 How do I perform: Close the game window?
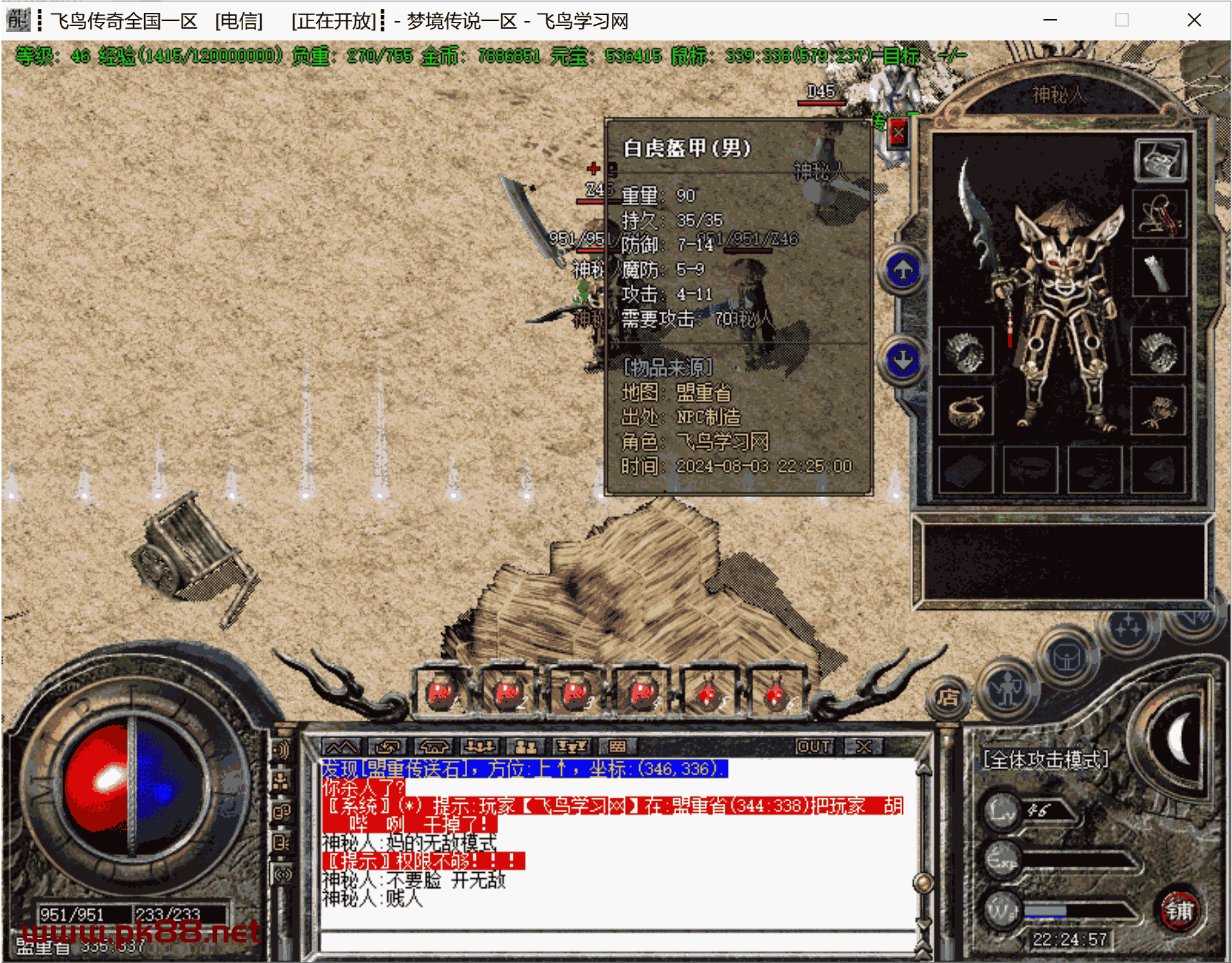(x=1194, y=20)
